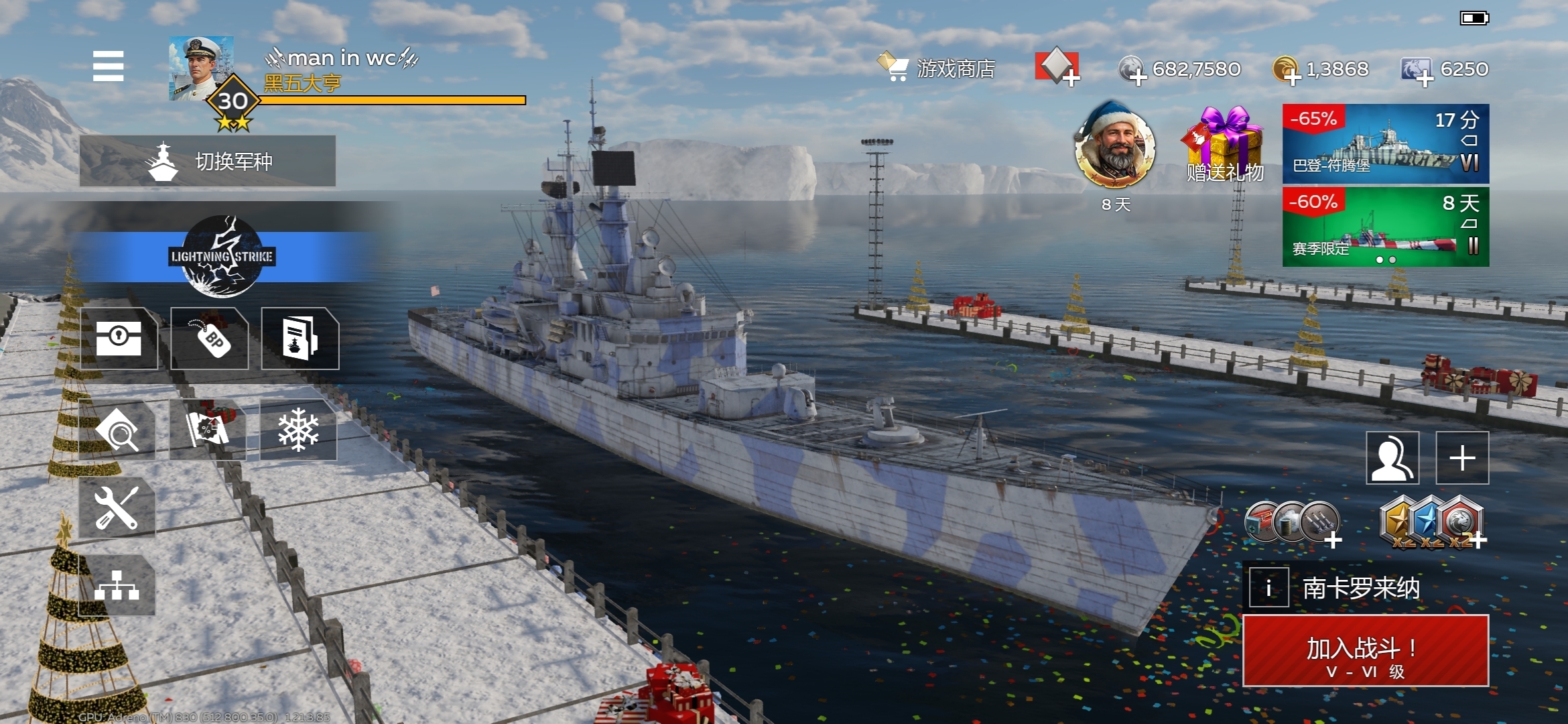Open the flags icon
1568x724 pixels.
tap(208, 430)
